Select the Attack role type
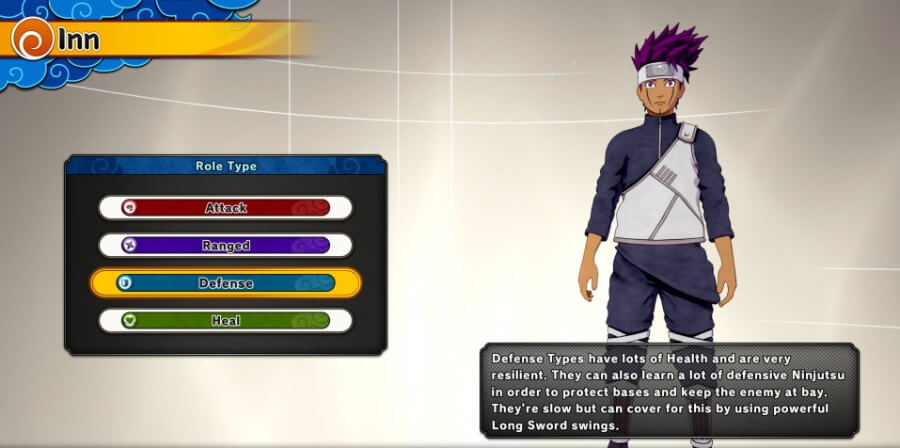This screenshot has height=448, width=900. 225,208
